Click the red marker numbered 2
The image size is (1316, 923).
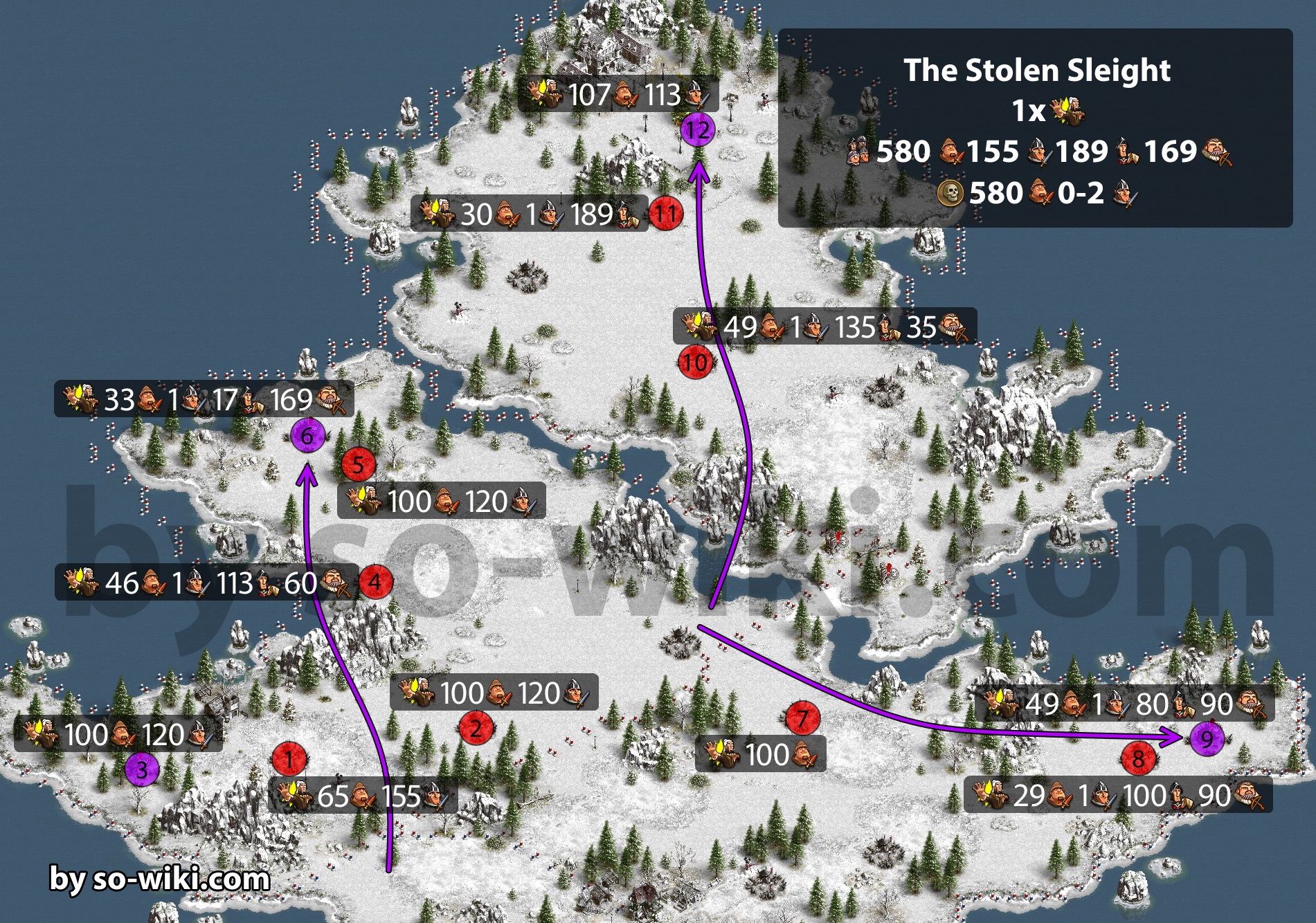[x=476, y=728]
